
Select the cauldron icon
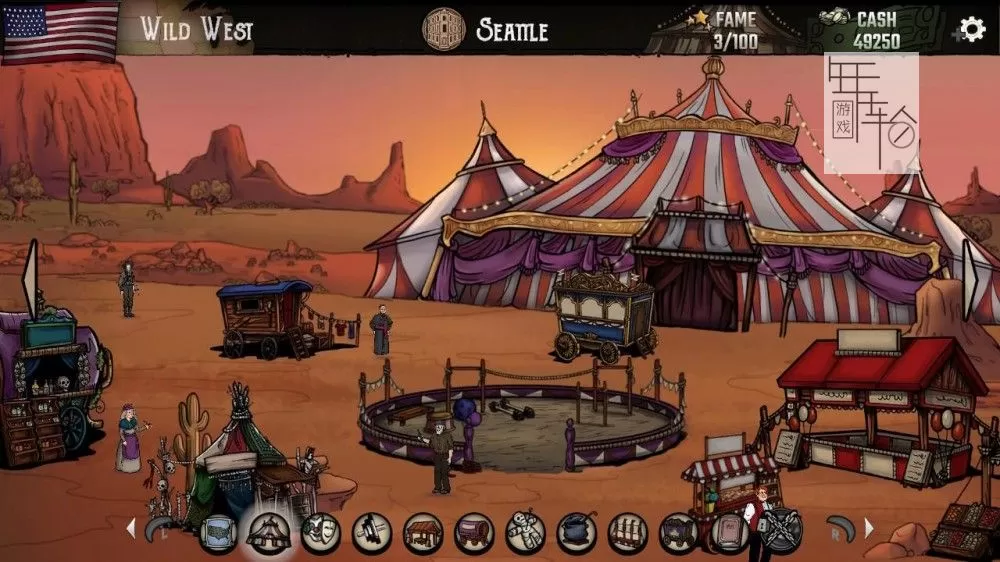click(576, 533)
